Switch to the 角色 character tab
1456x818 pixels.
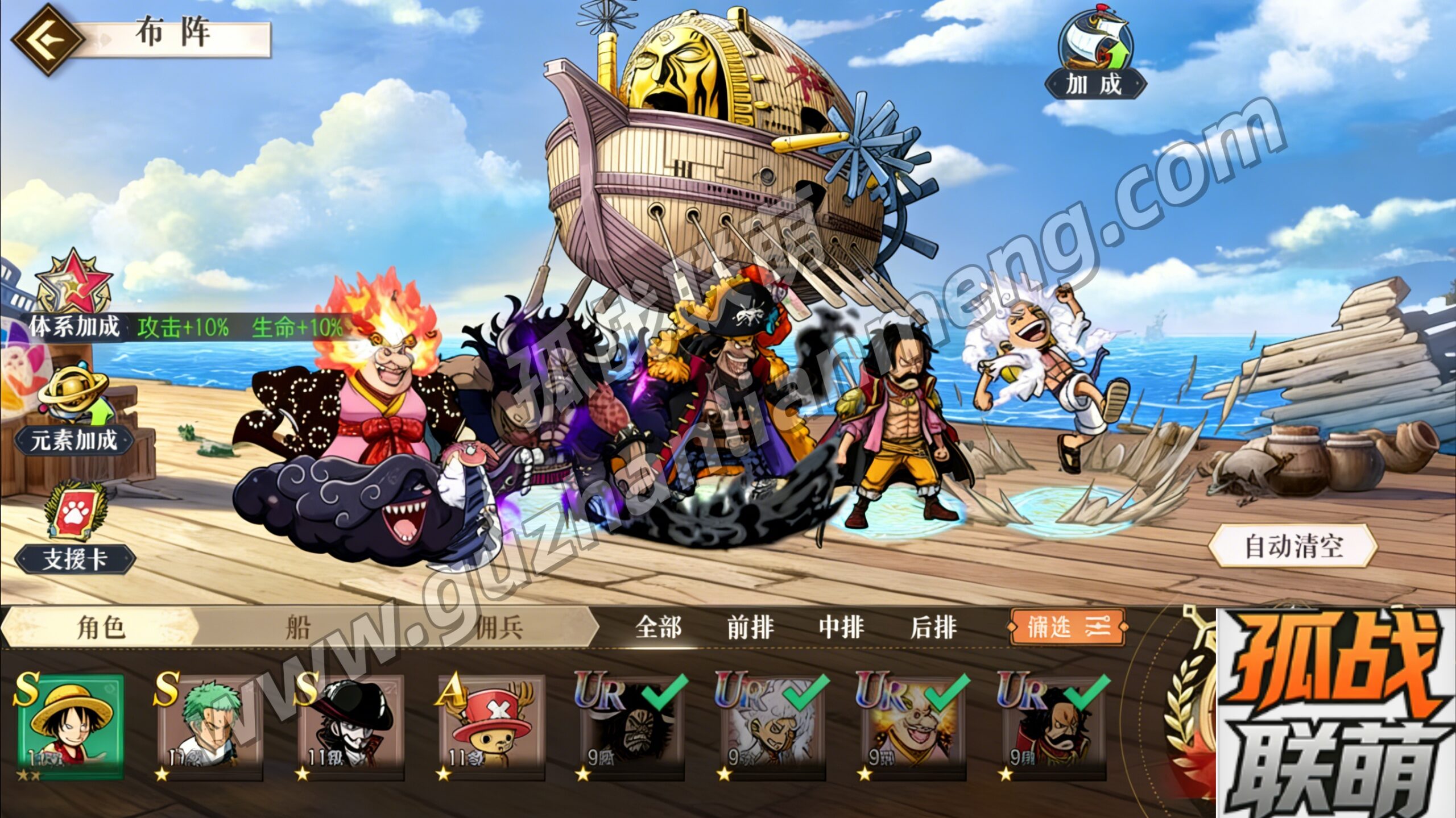click(x=100, y=628)
